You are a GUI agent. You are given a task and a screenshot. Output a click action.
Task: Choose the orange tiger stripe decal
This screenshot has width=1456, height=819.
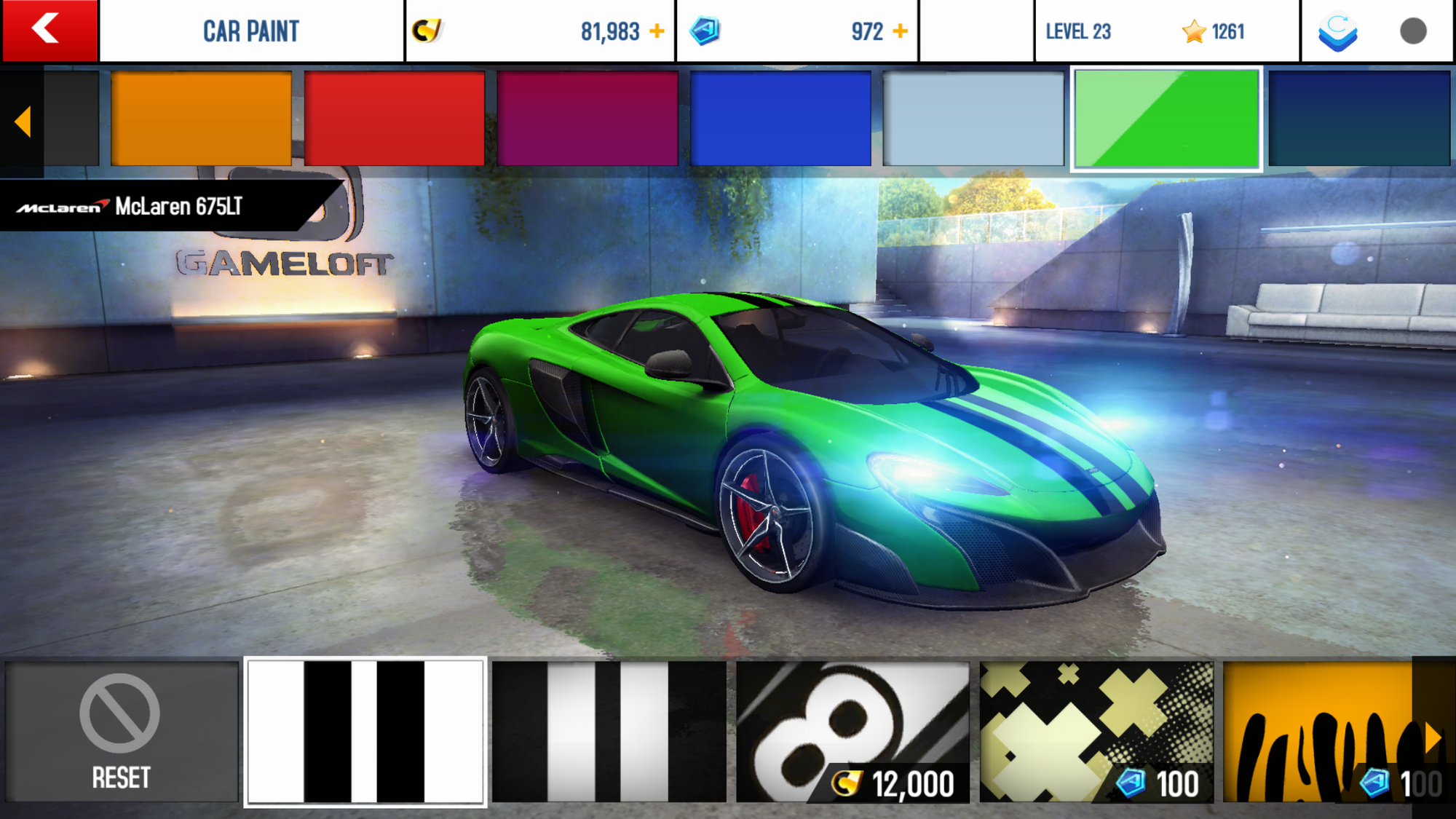(x=1318, y=732)
